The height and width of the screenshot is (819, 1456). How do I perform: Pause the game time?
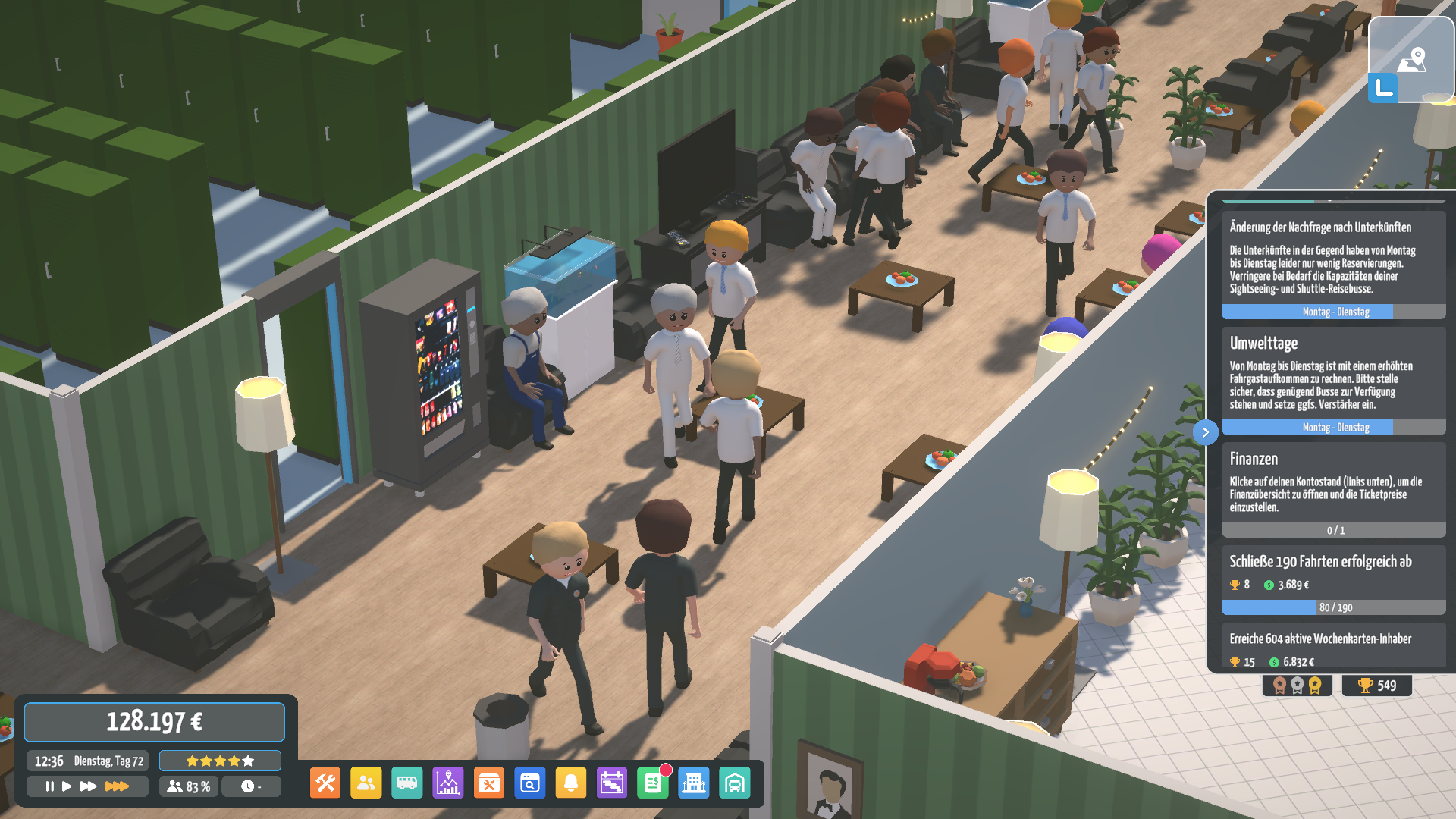[49, 786]
